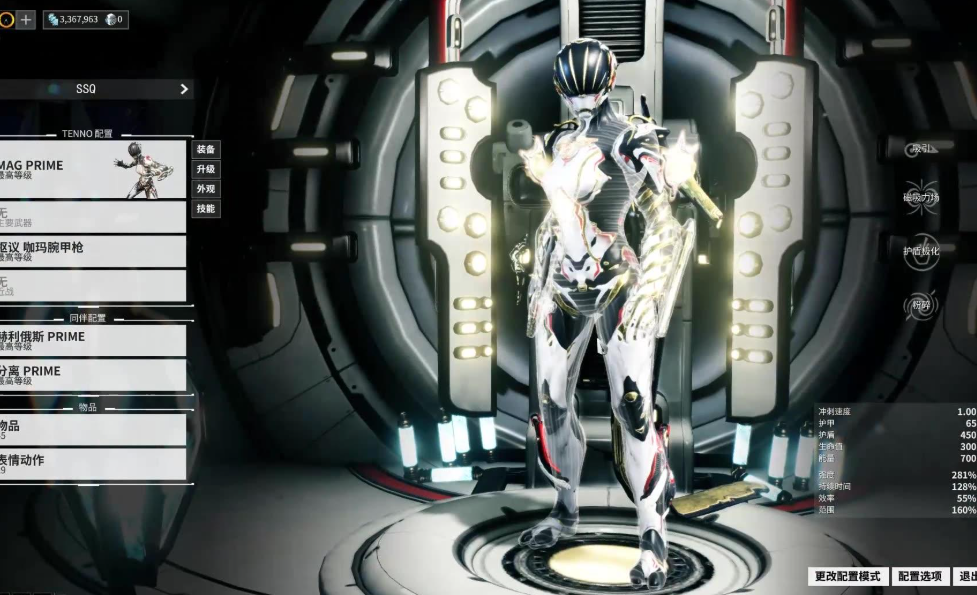Select the 赫利俄斯 PRIME companion slot
Viewport: 977px width, 595px height.
point(92,341)
